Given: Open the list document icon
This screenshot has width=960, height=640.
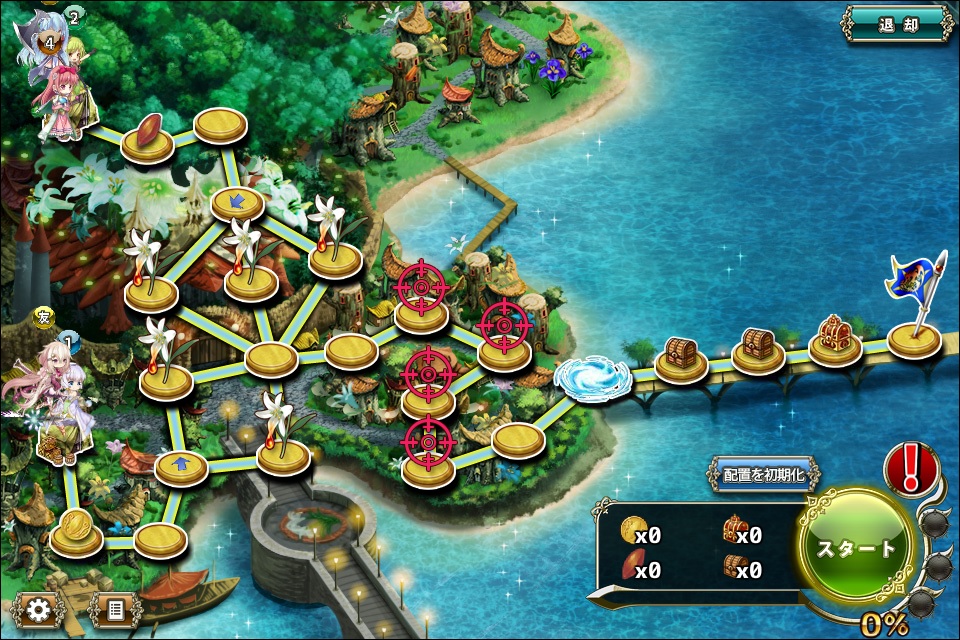Looking at the screenshot, I should (x=115, y=608).
